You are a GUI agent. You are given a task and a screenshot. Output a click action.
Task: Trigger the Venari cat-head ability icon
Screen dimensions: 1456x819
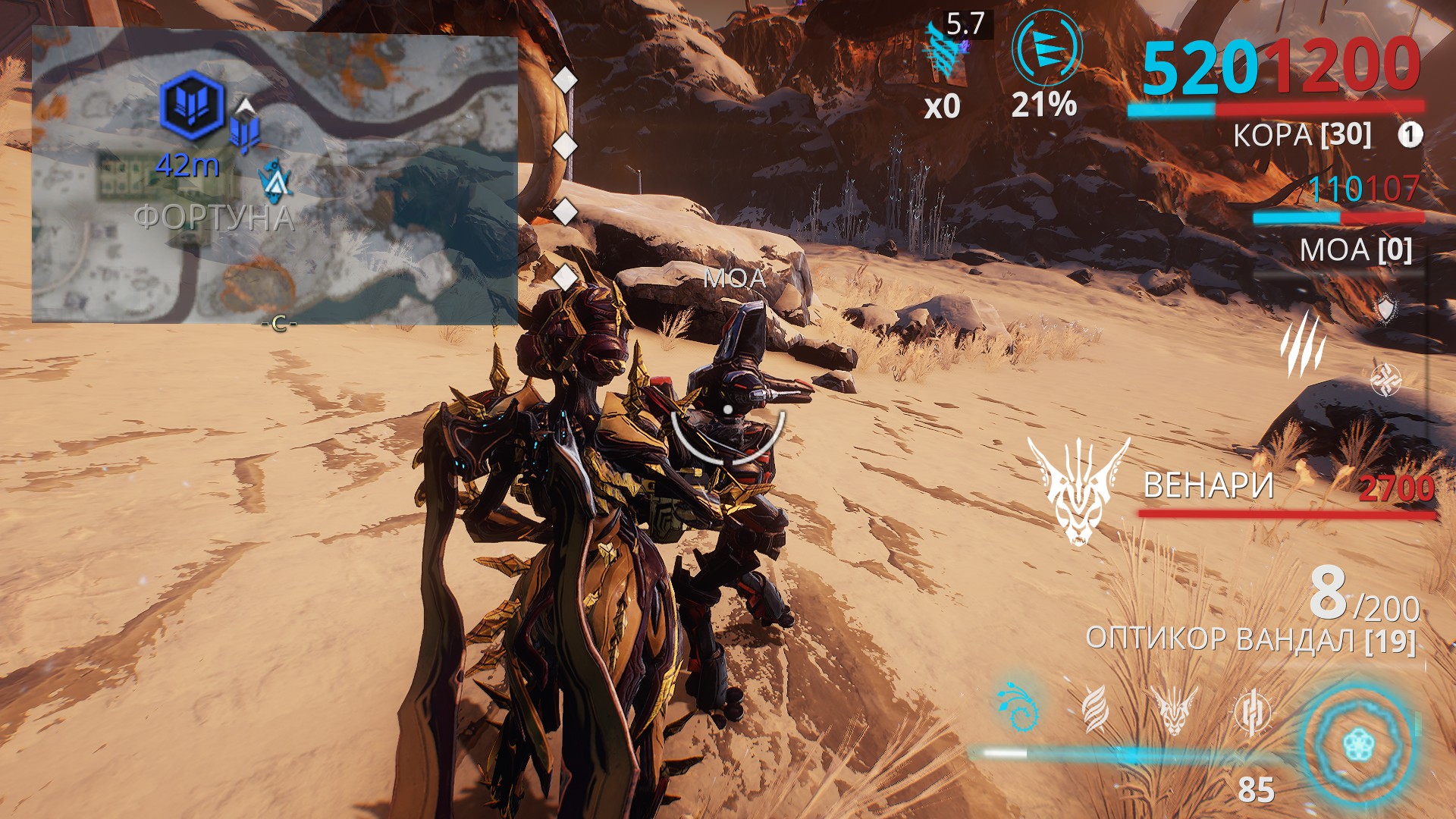(1173, 709)
